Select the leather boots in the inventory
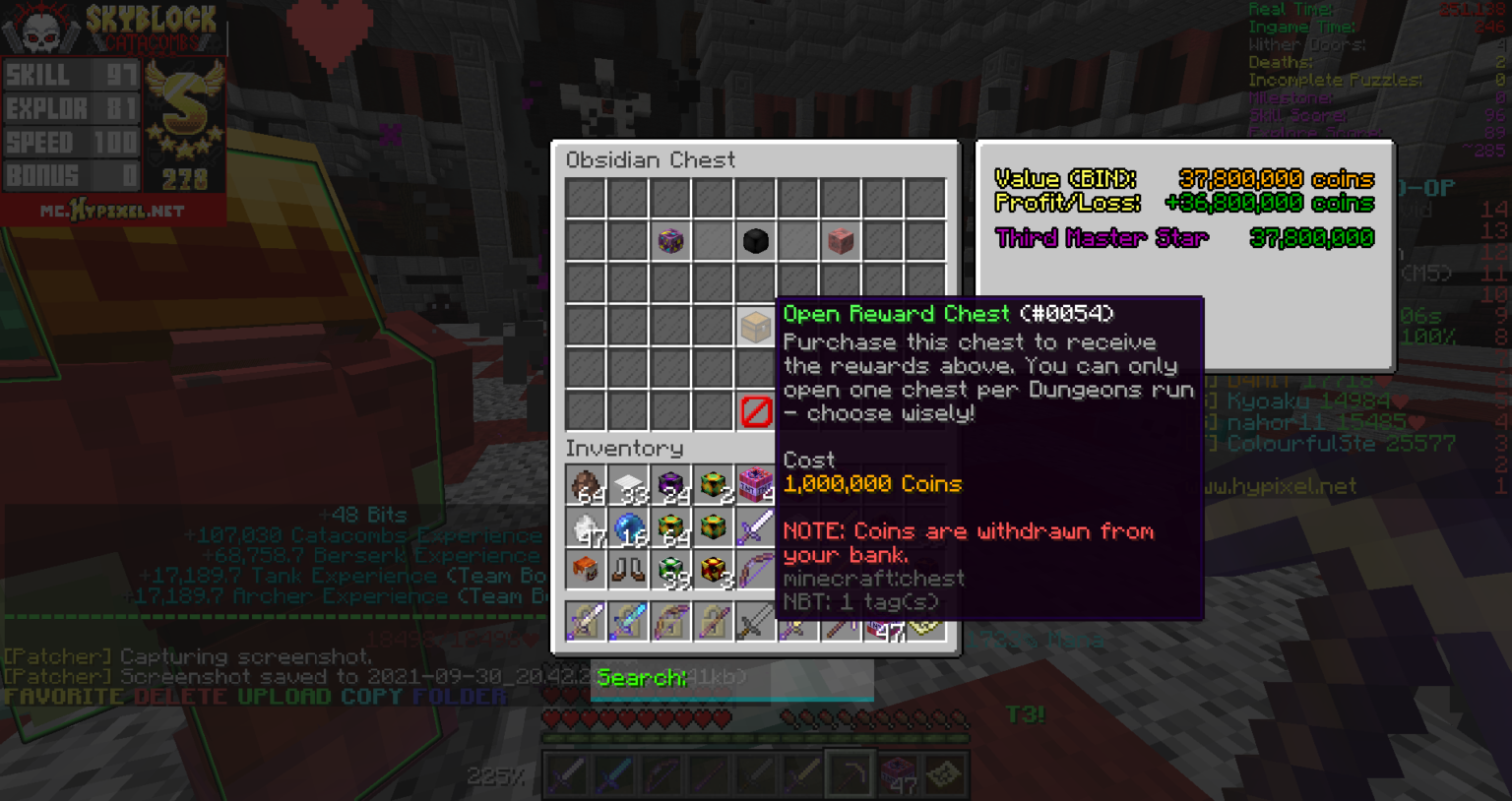1512x801 pixels. point(628,570)
